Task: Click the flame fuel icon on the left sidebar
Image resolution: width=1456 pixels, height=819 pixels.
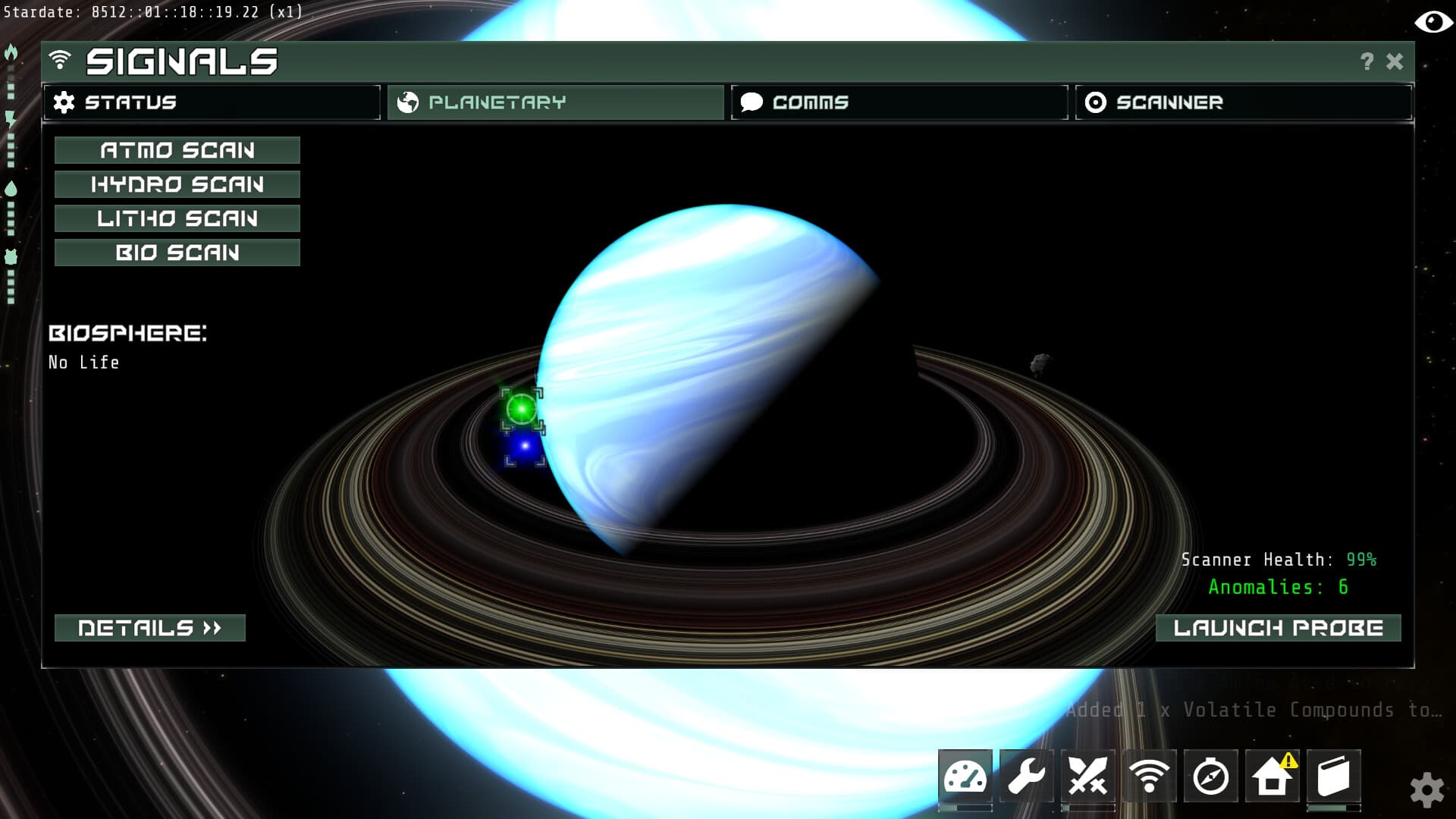Action: (x=10, y=52)
